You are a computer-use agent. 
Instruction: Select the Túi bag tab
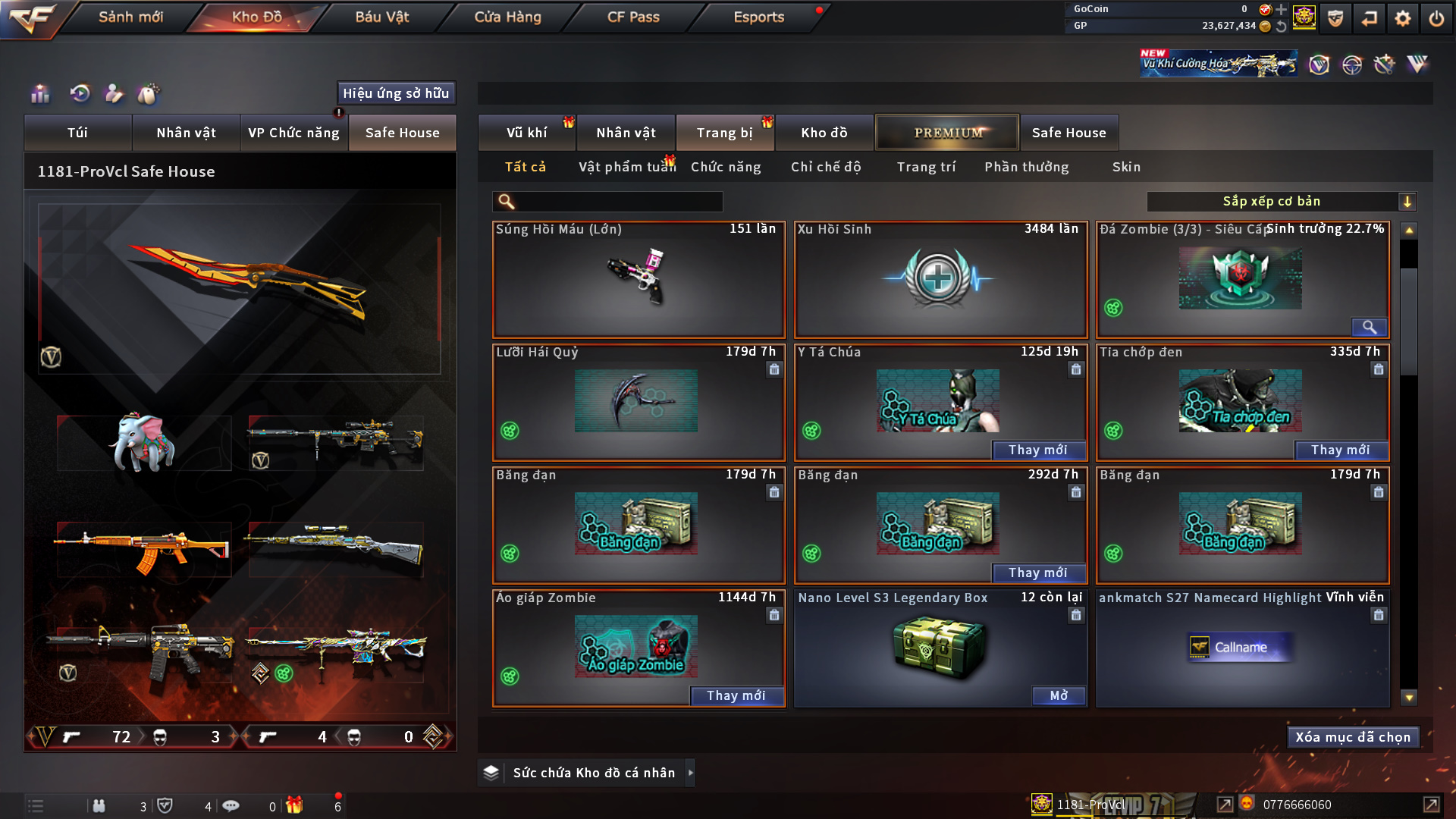(x=77, y=133)
